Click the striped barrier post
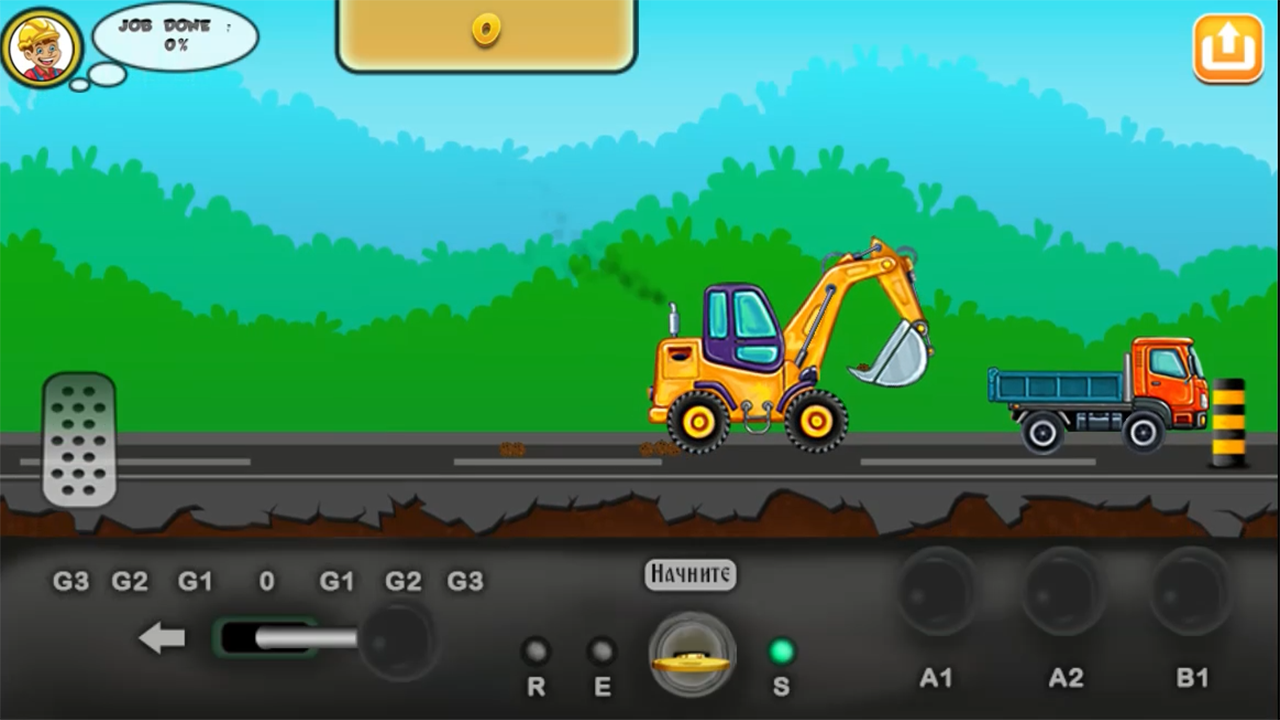The width and height of the screenshot is (1280, 720). point(1228,420)
